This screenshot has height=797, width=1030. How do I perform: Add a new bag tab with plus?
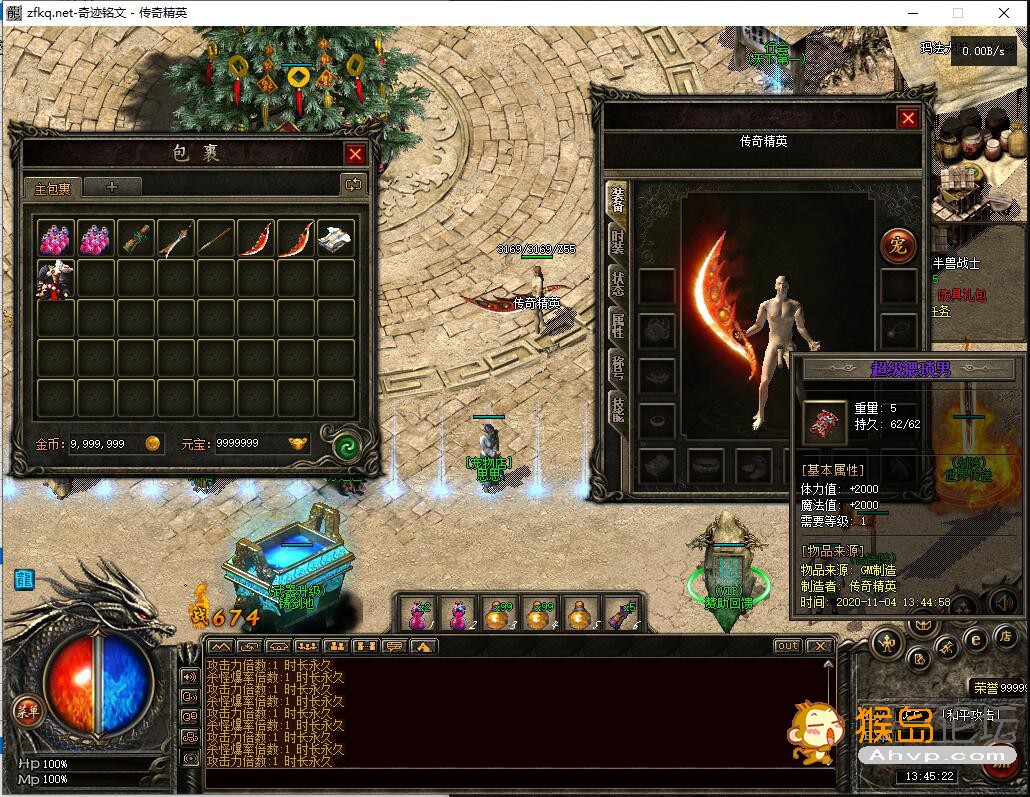click(111, 186)
